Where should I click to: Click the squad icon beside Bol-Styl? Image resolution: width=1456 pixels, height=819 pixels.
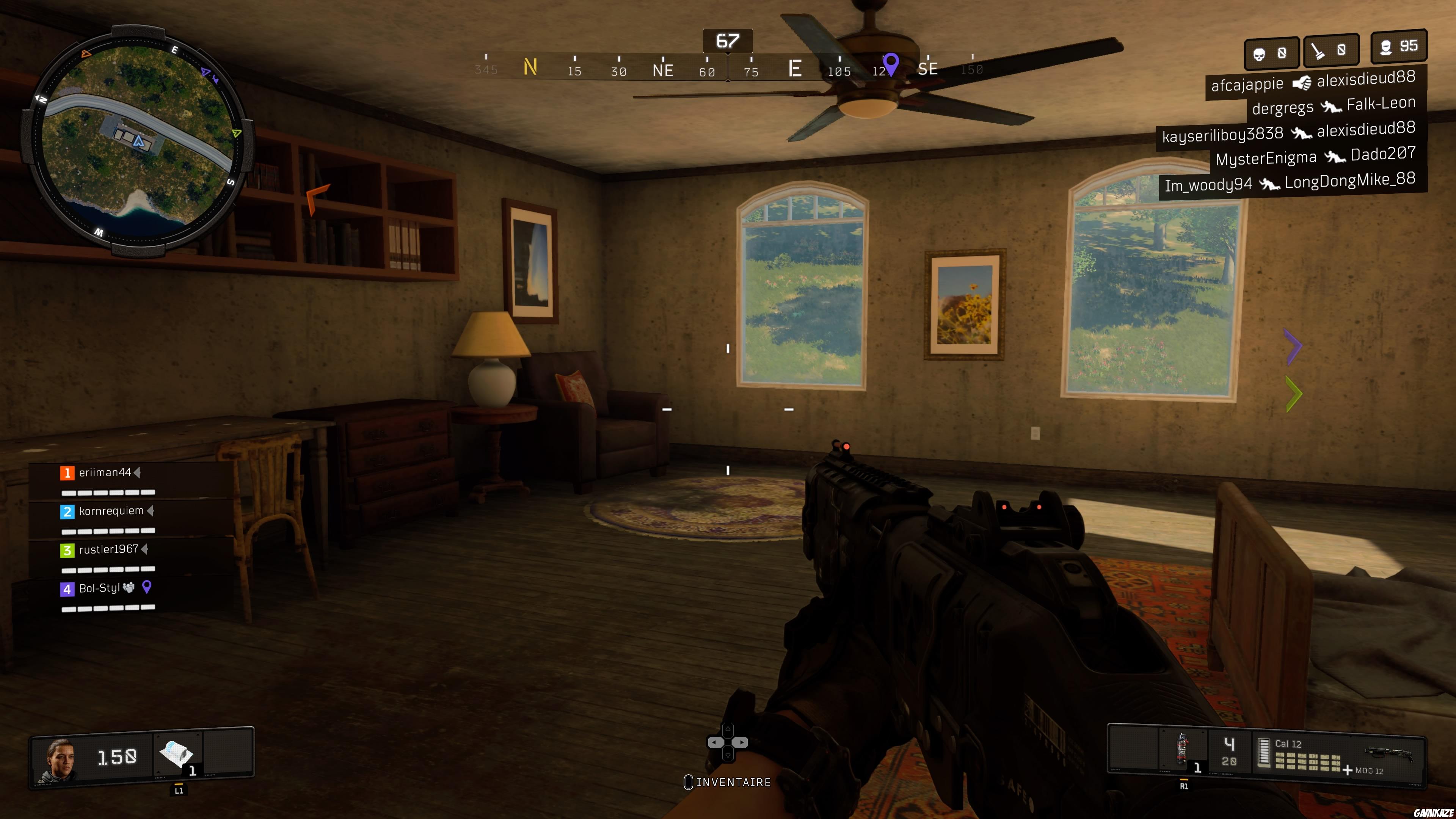[x=129, y=588]
